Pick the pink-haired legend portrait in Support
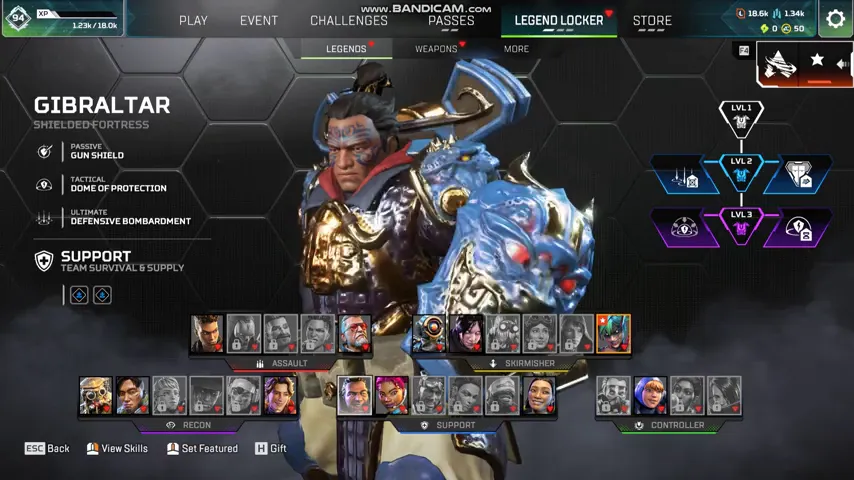Screen dimensions: 854x480 (391, 396)
